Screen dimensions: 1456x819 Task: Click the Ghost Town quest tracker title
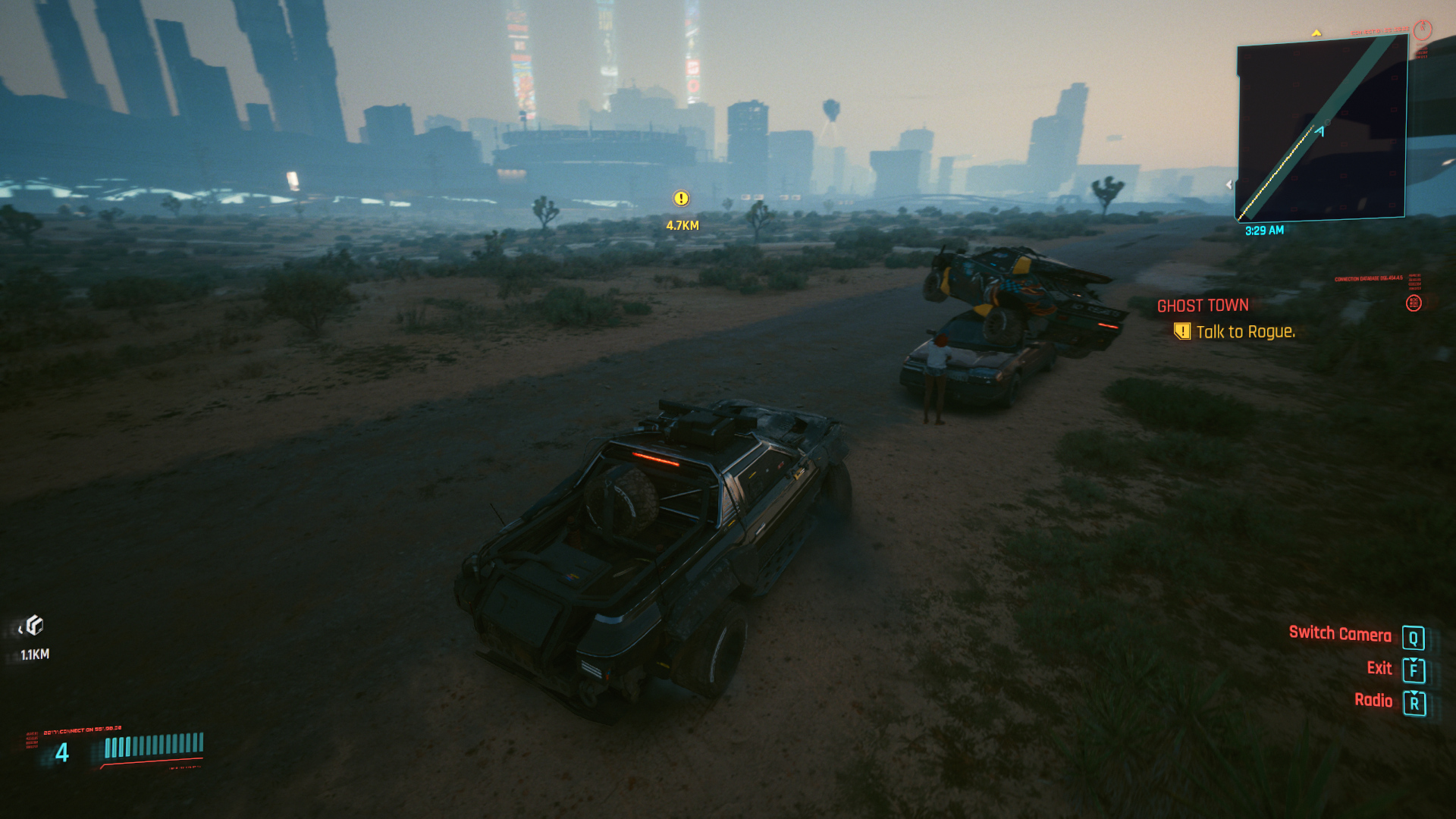coord(1202,306)
